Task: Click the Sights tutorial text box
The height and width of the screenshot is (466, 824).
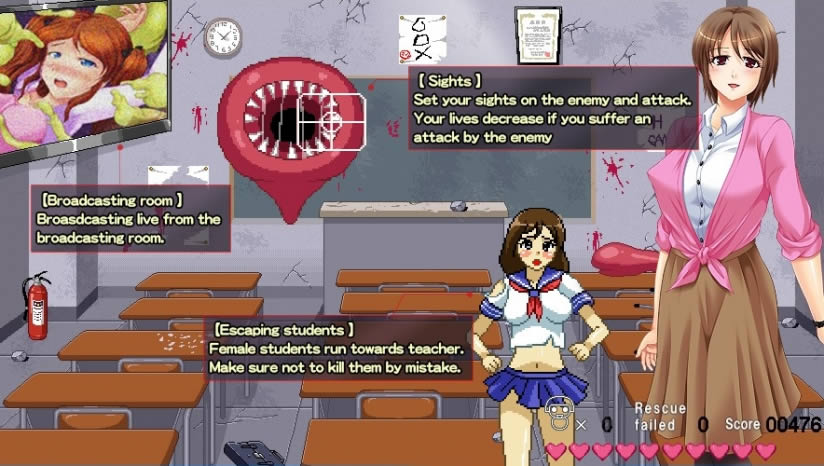Action: (553, 108)
